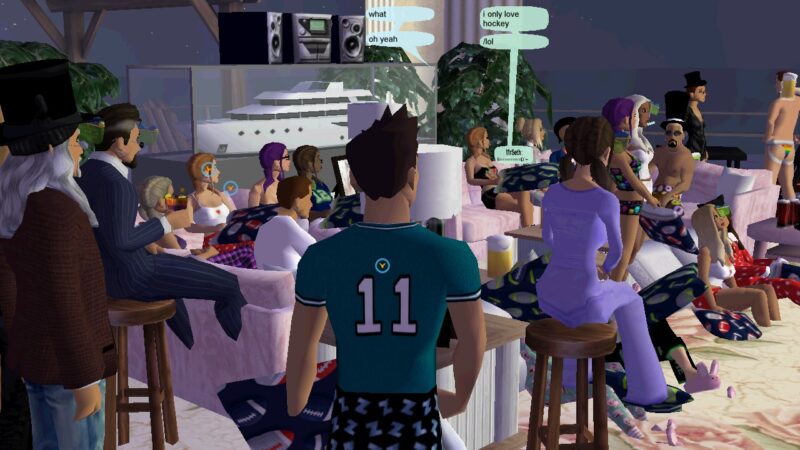The image size is (800, 450).
Task: Click the "i only love hockey" chat bubble
Action: 514,19
